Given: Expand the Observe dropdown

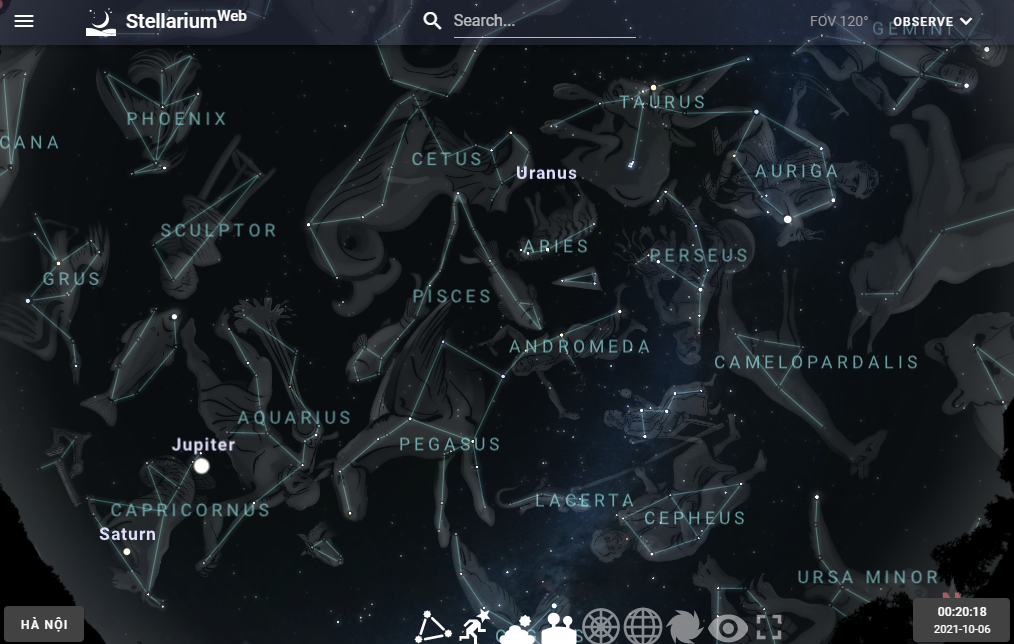Looking at the screenshot, I should coord(932,21).
